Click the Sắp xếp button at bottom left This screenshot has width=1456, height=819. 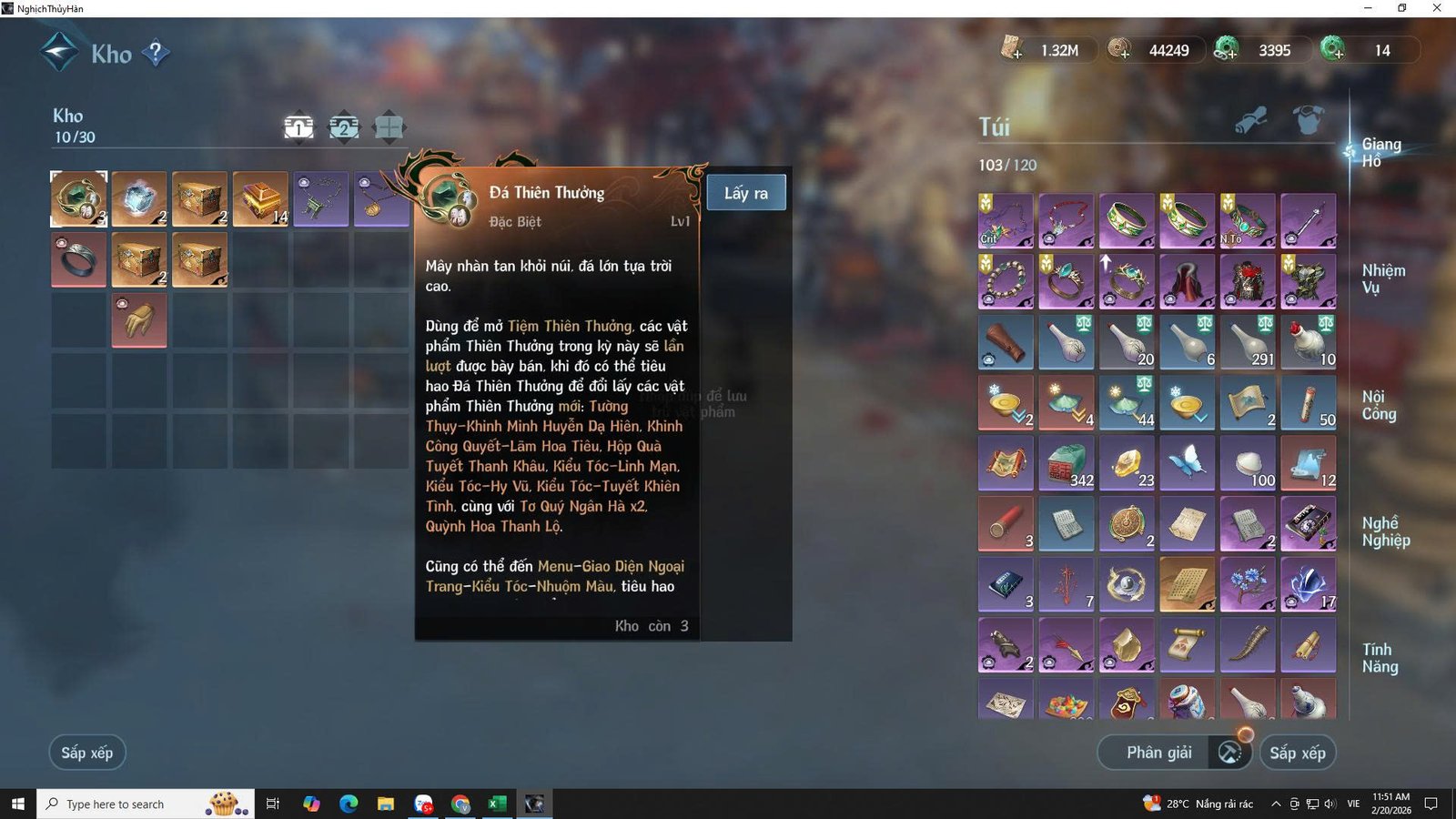coord(86,753)
